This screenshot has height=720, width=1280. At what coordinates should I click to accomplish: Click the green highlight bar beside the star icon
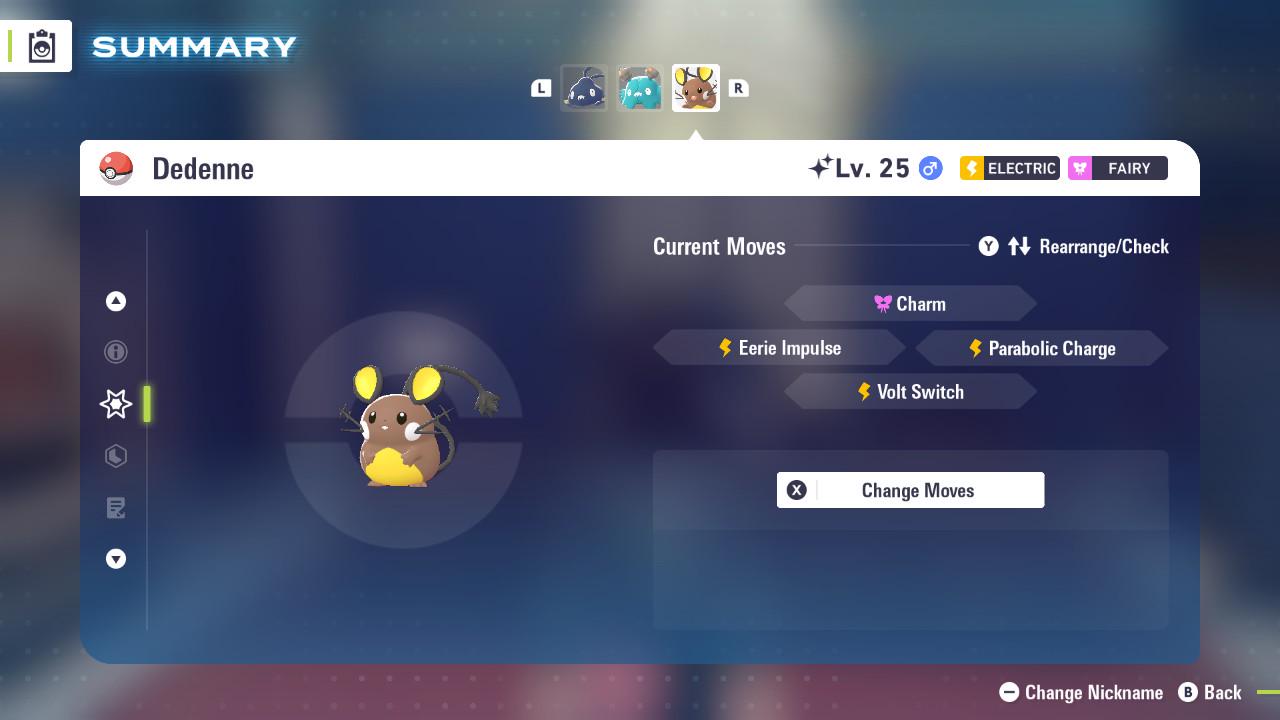coord(147,404)
